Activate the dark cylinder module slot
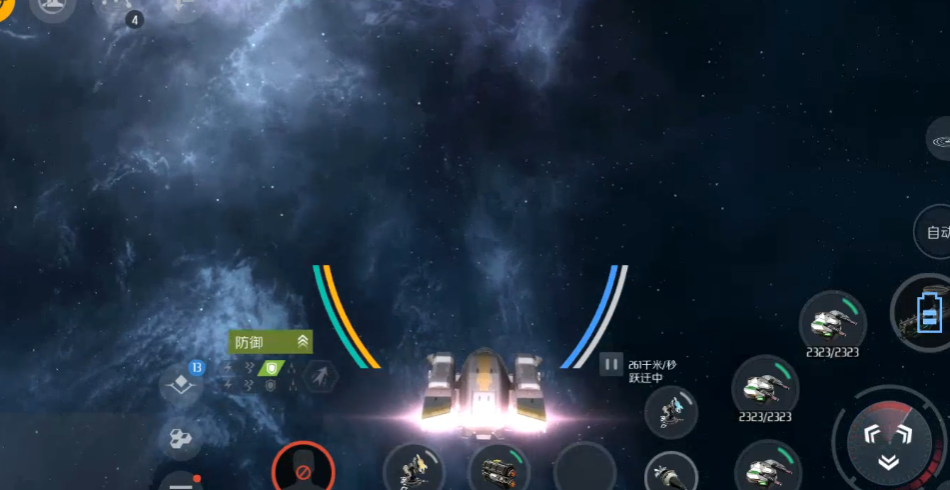This screenshot has width=950, height=490. pos(499,468)
